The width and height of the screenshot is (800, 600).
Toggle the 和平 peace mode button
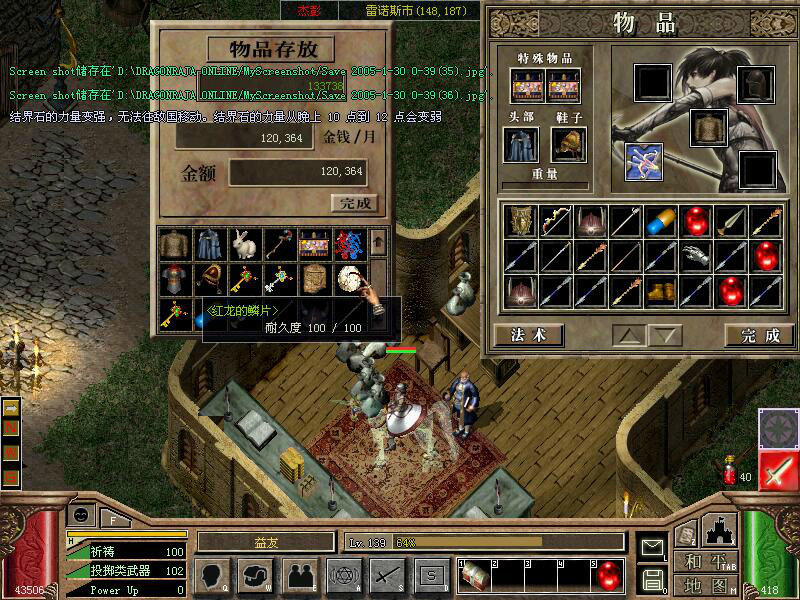click(x=705, y=561)
